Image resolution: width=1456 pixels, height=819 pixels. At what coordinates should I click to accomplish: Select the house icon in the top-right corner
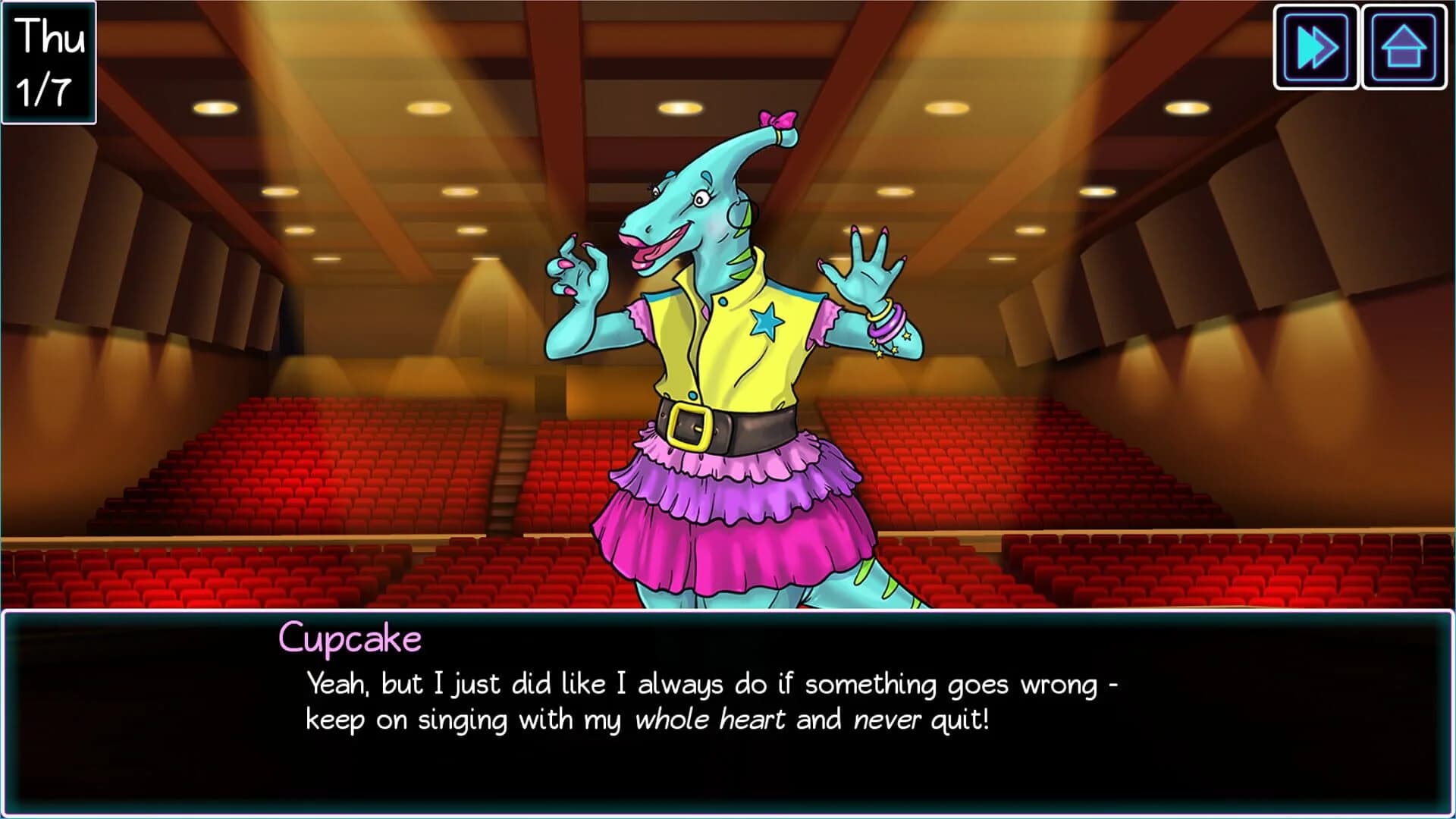(1404, 47)
